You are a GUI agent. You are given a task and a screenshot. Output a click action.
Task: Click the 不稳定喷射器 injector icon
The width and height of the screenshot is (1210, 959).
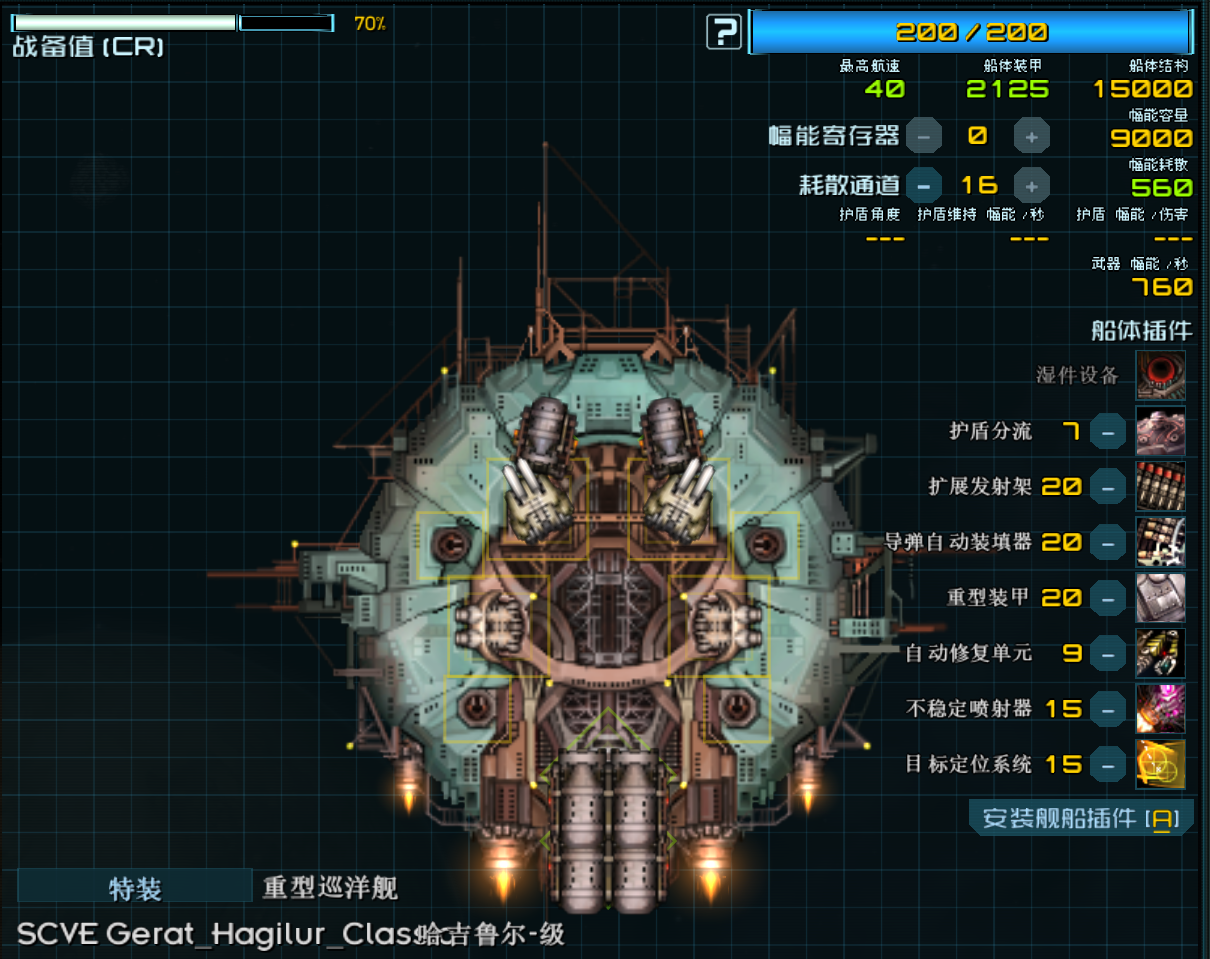tap(1161, 709)
